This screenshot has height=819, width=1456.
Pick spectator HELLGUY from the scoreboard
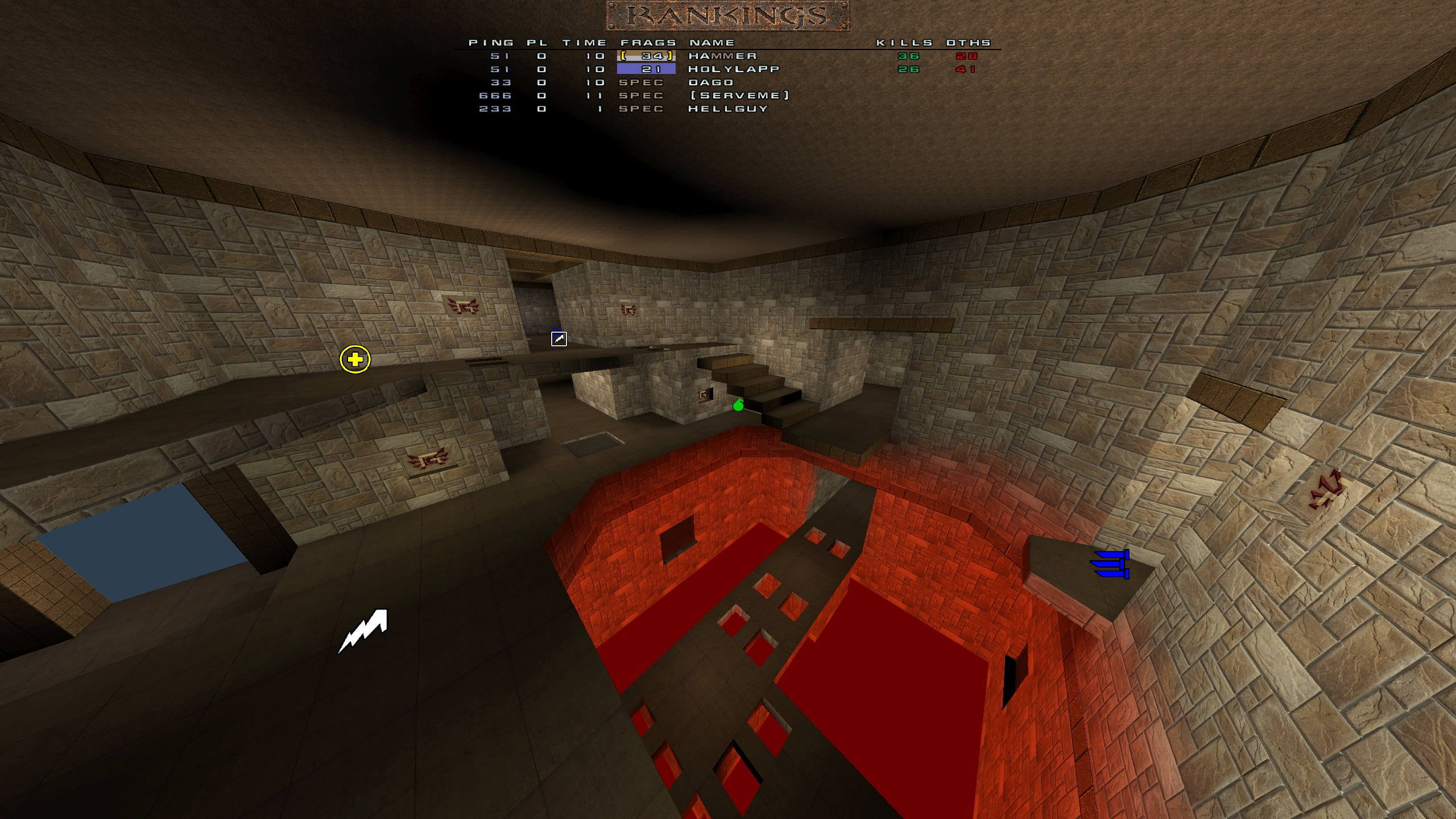[x=727, y=109]
